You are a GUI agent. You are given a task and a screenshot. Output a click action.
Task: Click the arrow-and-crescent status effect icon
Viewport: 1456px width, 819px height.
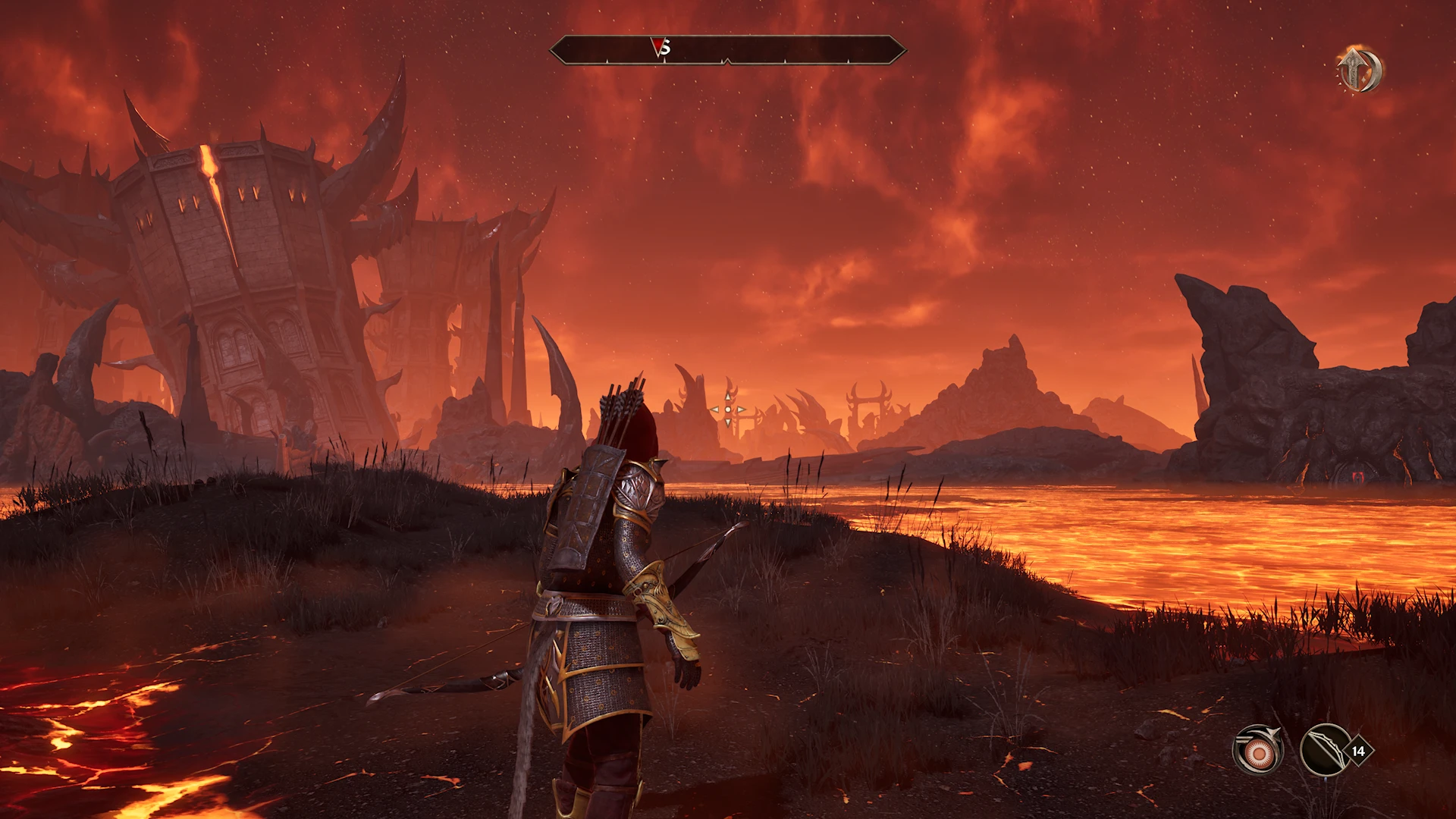pos(1360,70)
